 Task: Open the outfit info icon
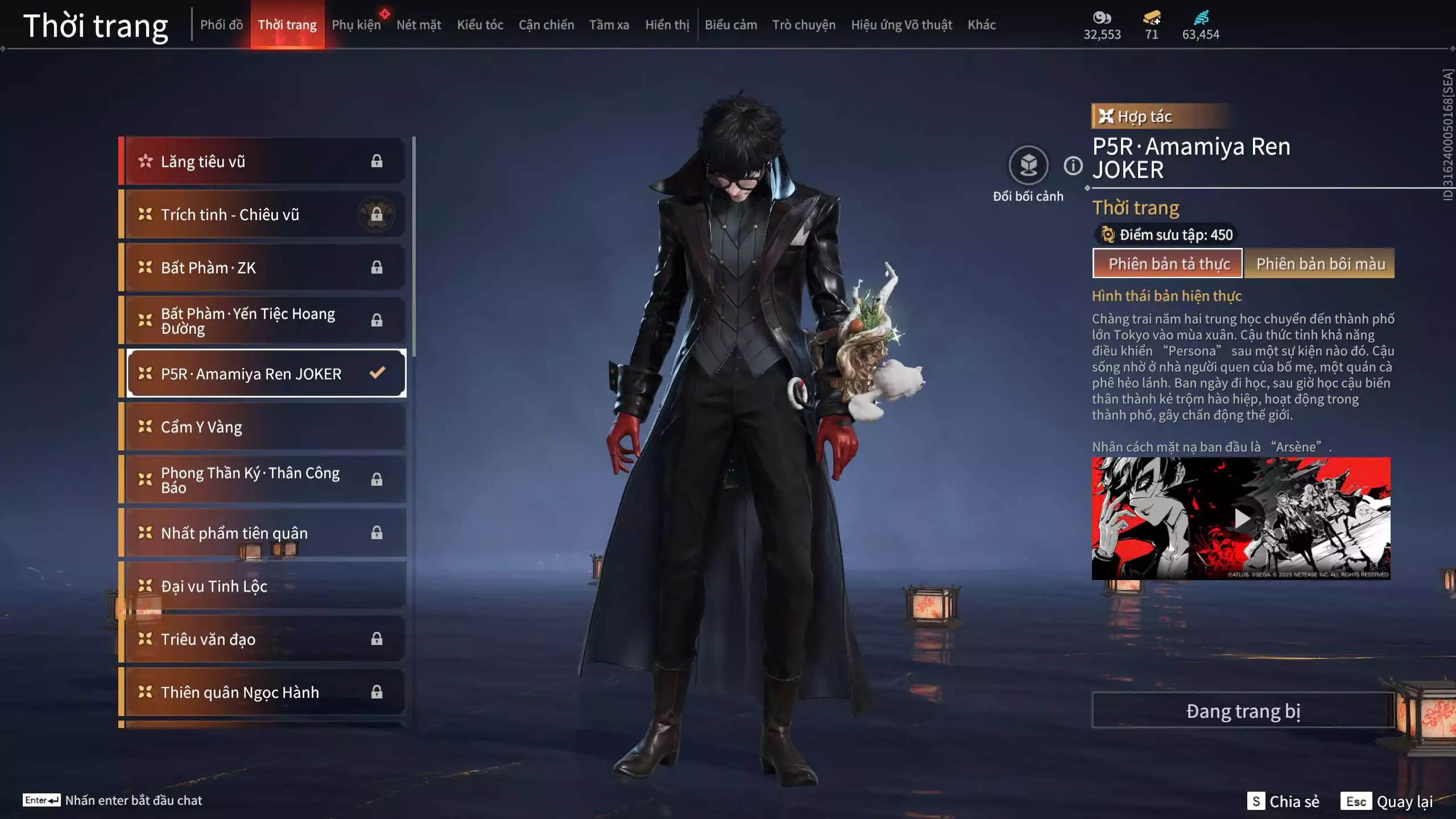point(1073,166)
